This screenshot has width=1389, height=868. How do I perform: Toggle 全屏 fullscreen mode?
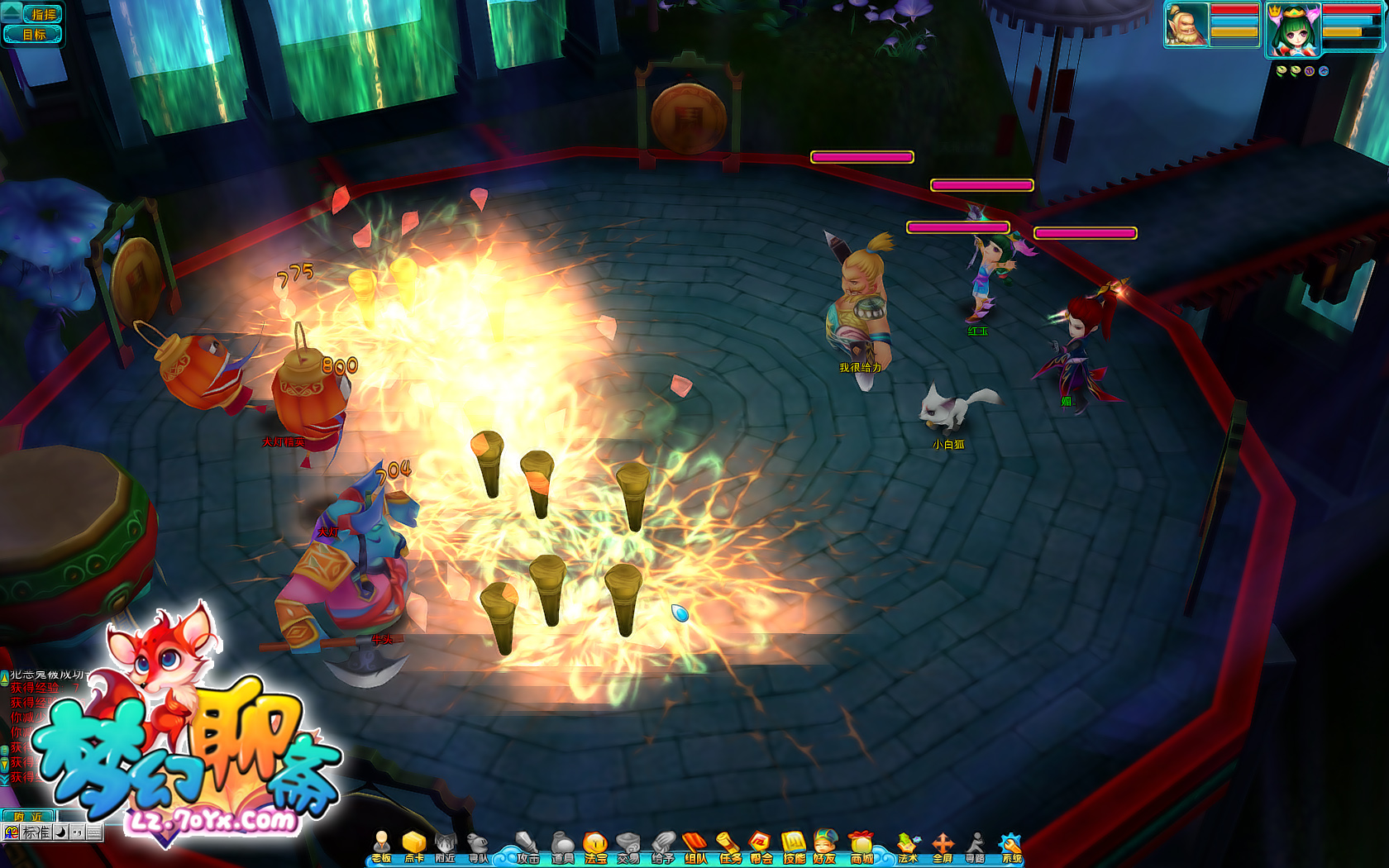click(943, 847)
